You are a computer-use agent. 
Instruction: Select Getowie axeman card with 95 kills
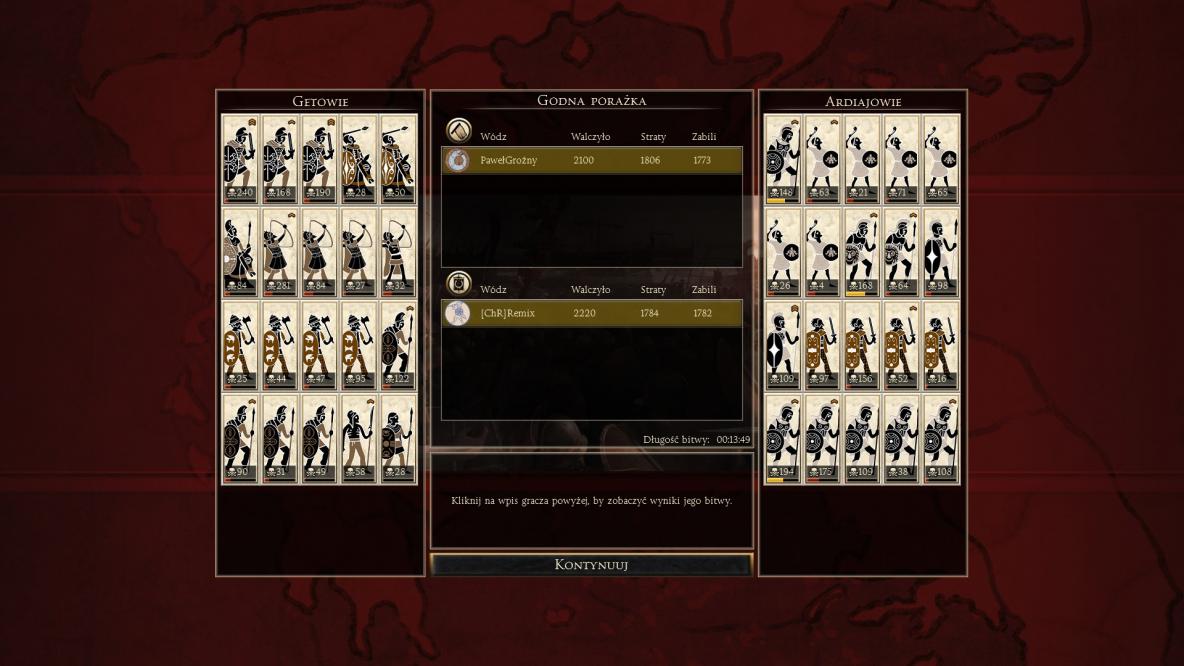click(359, 345)
